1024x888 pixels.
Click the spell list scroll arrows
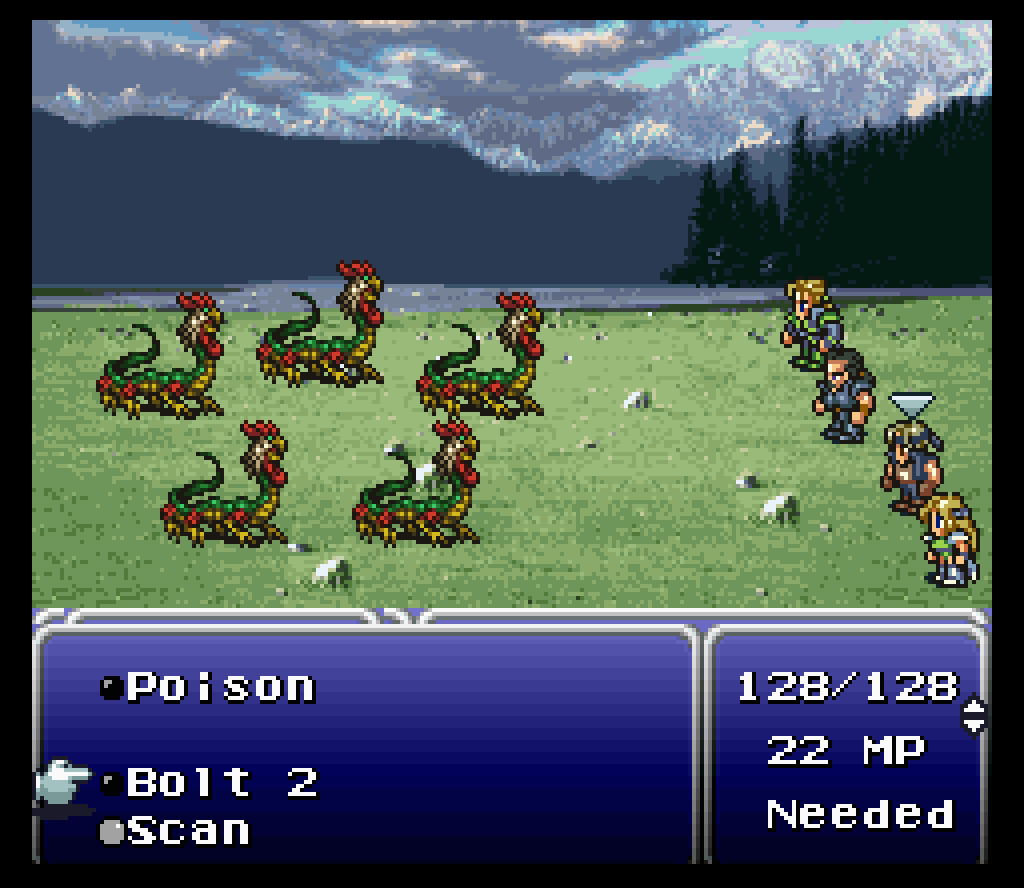coord(973,716)
